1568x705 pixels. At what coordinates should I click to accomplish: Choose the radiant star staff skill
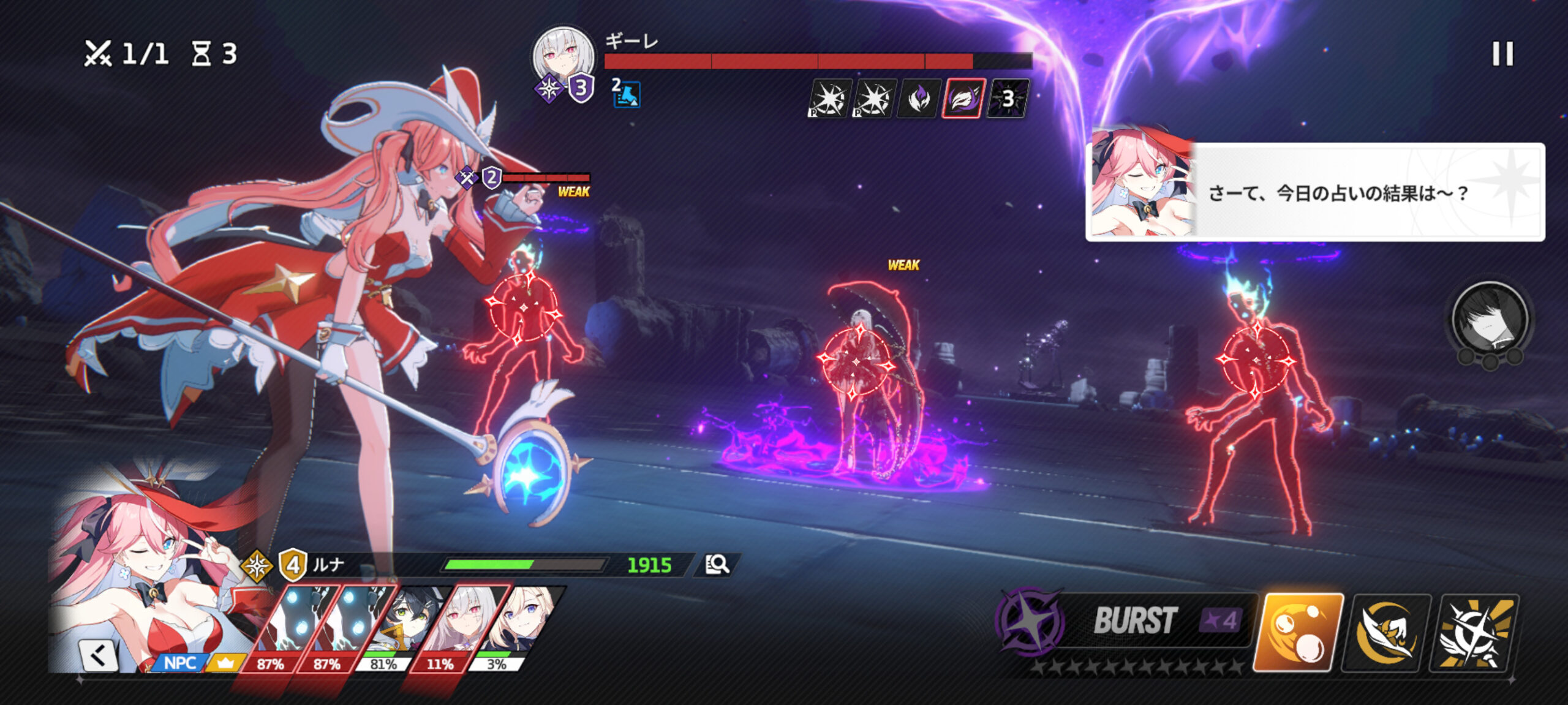point(1474,632)
